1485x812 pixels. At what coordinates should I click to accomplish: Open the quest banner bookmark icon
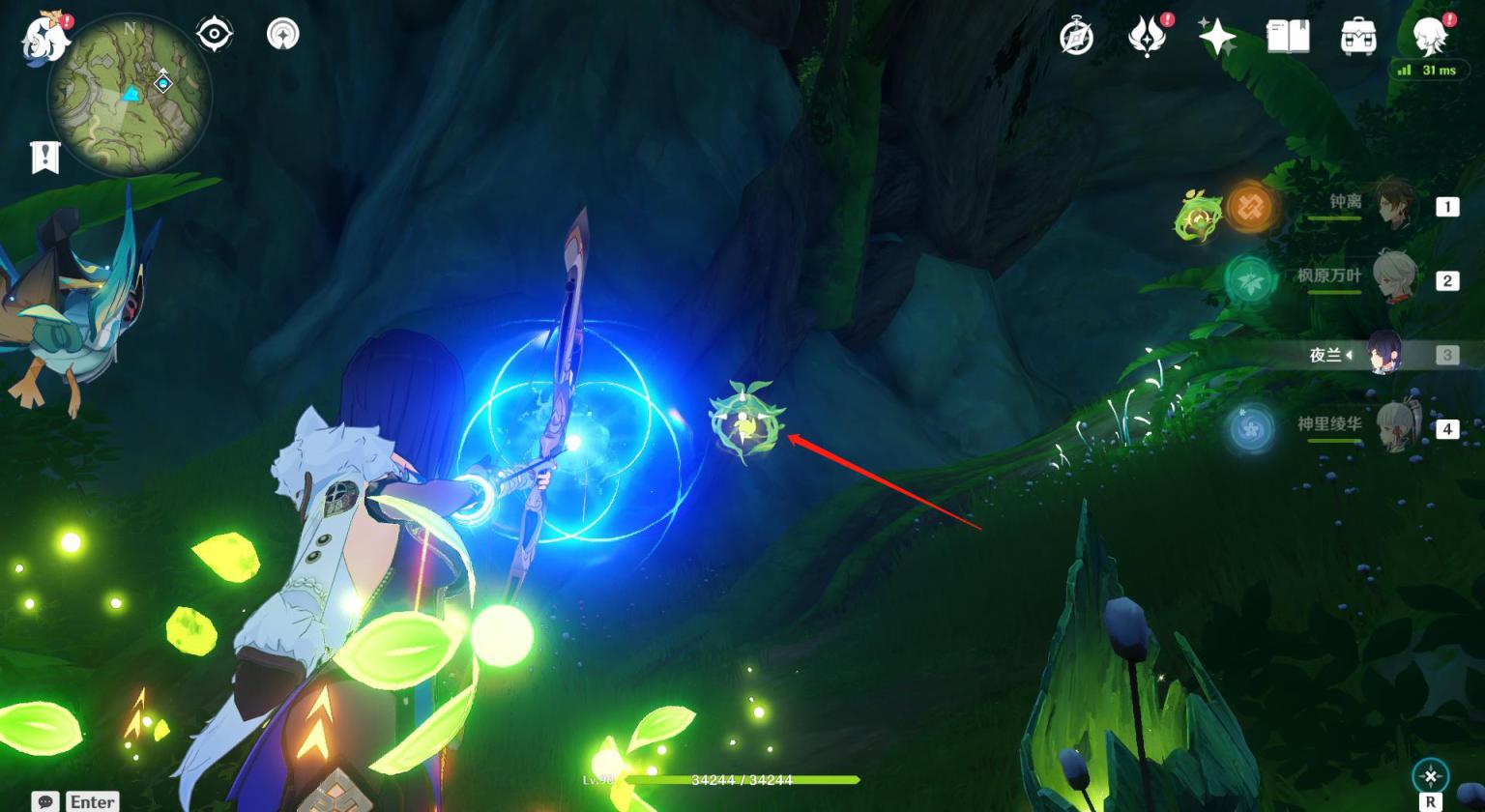(44, 157)
